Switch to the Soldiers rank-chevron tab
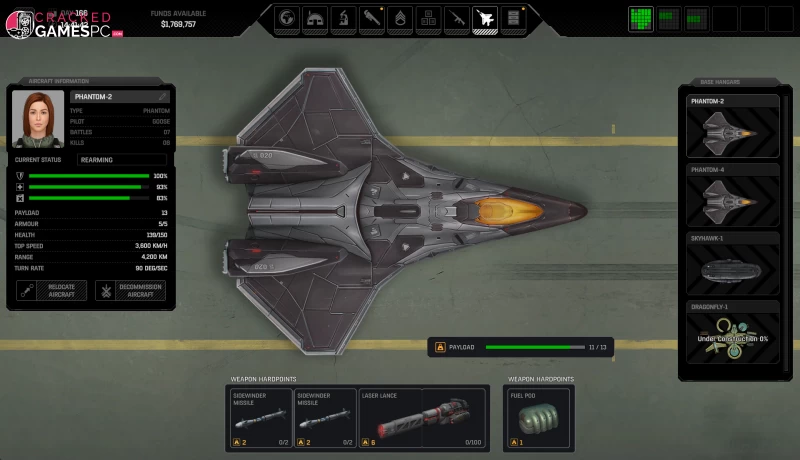800x460 pixels. tap(400, 18)
